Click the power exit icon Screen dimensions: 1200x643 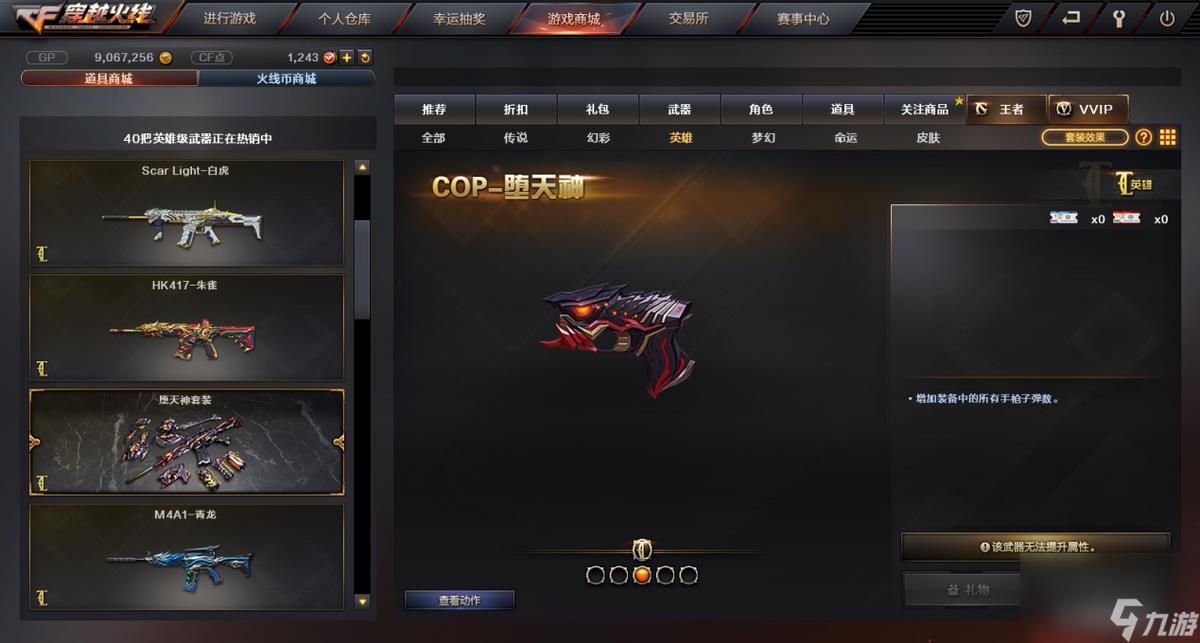(x=1167, y=18)
